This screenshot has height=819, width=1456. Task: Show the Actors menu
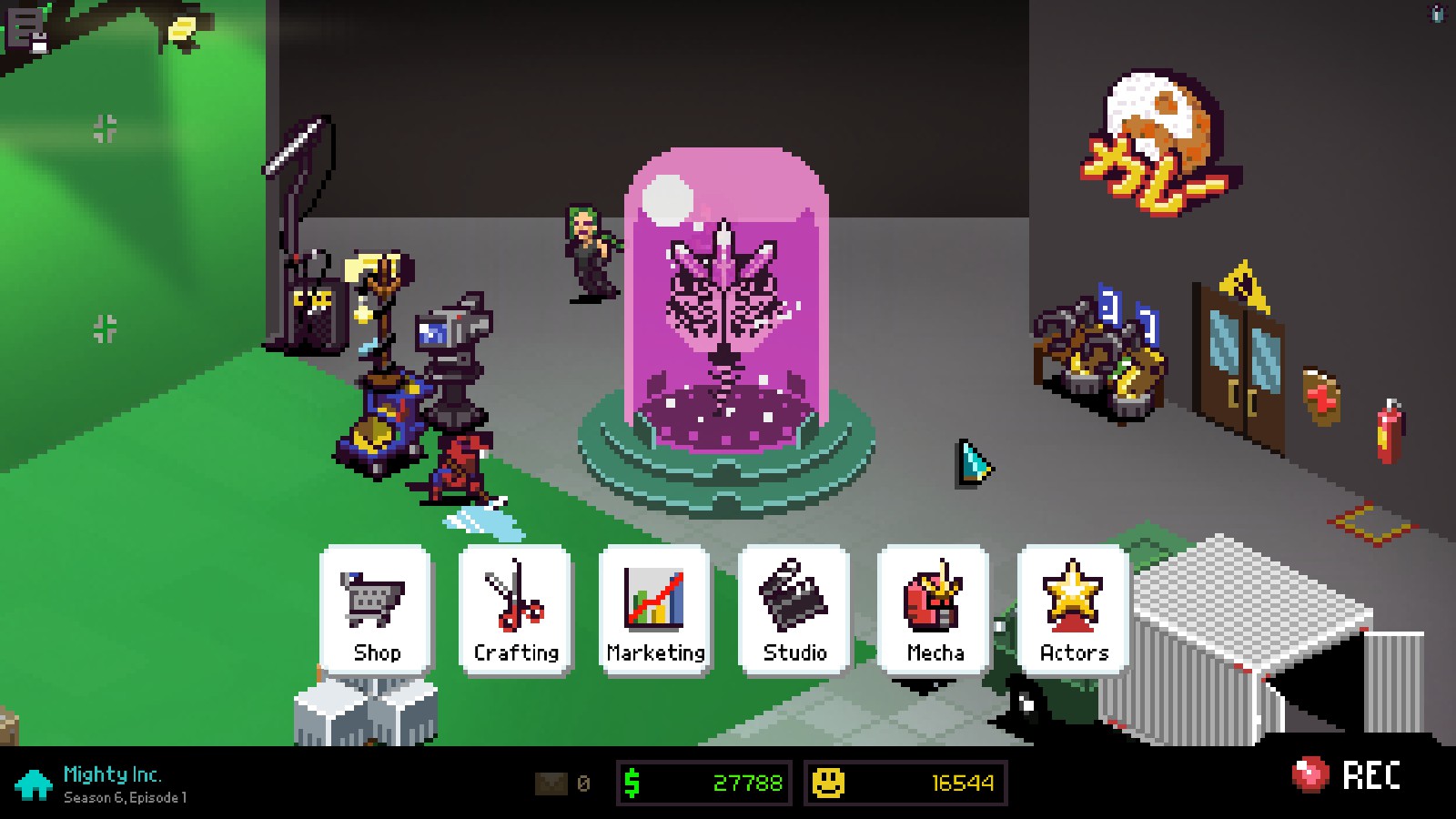1074,611
